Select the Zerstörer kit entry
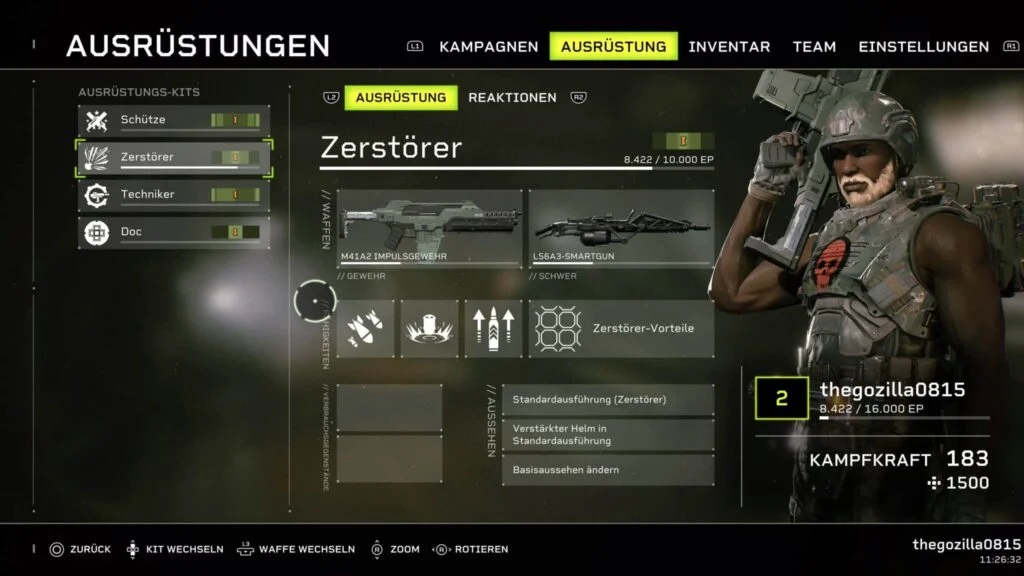 175,157
